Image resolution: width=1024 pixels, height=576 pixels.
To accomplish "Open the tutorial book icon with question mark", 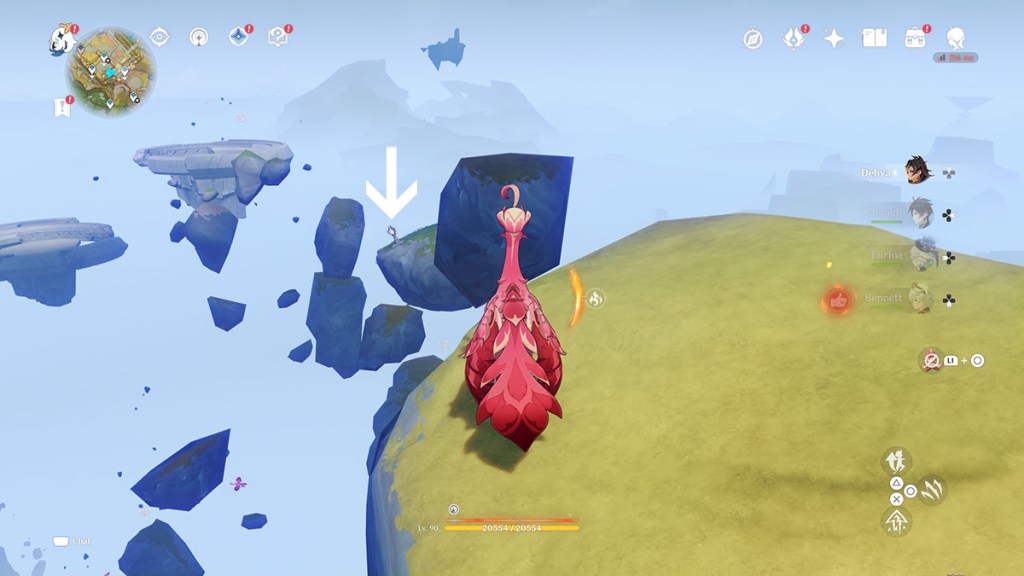I will pyautogui.click(x=278, y=37).
